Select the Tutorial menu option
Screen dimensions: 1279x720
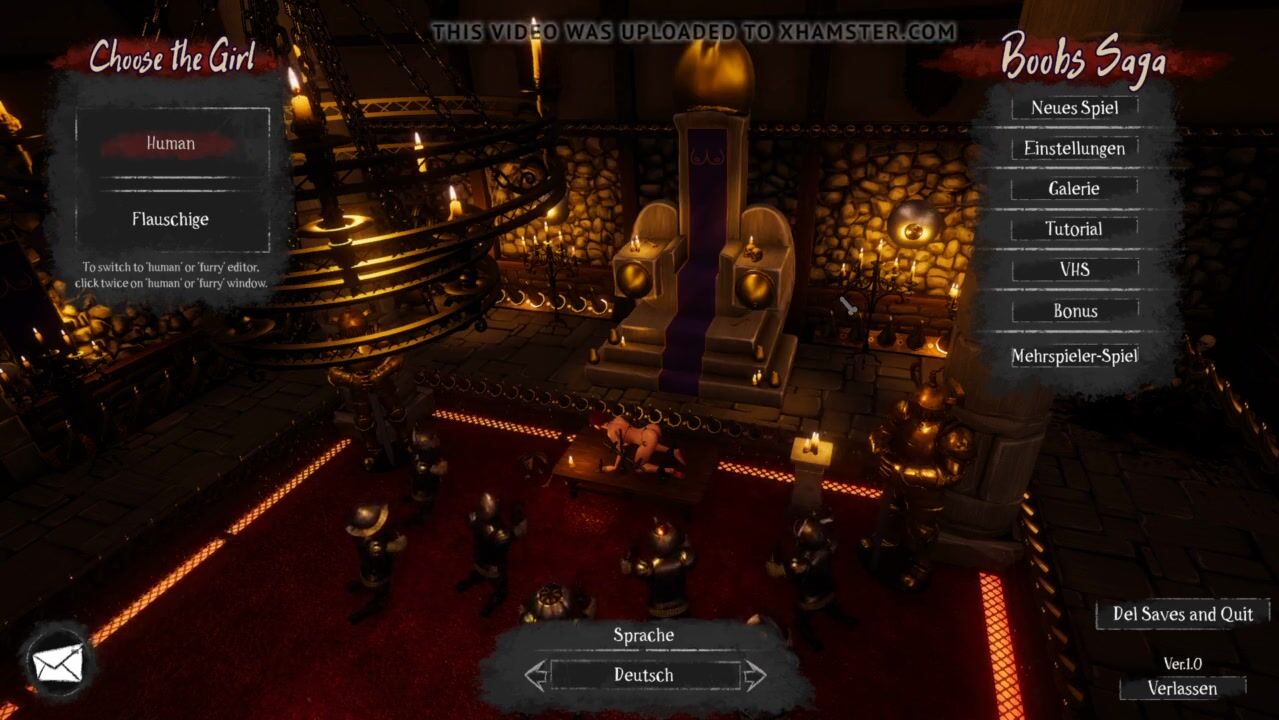(1074, 229)
